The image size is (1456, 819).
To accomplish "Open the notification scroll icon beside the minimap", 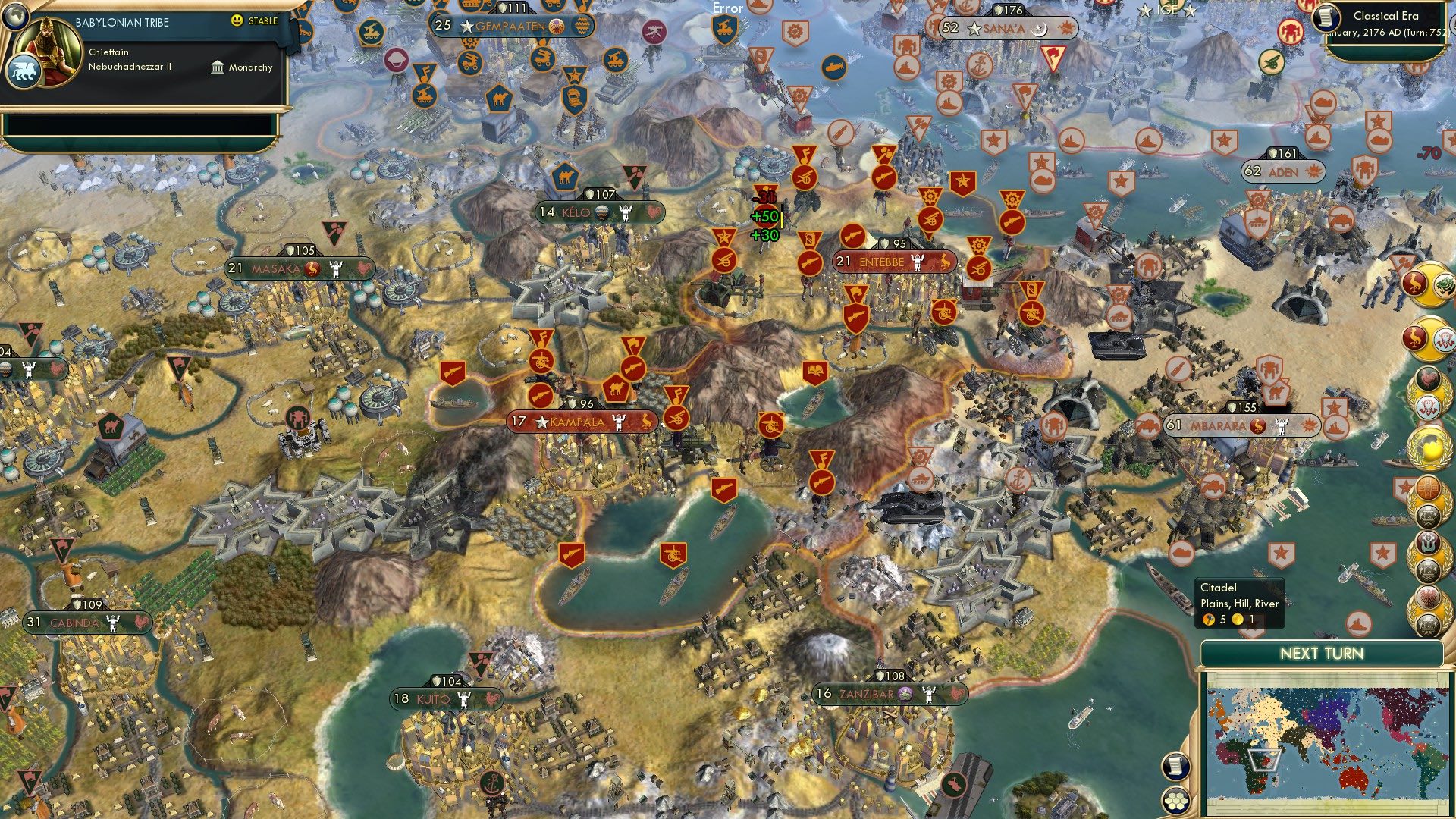I will click(1175, 767).
